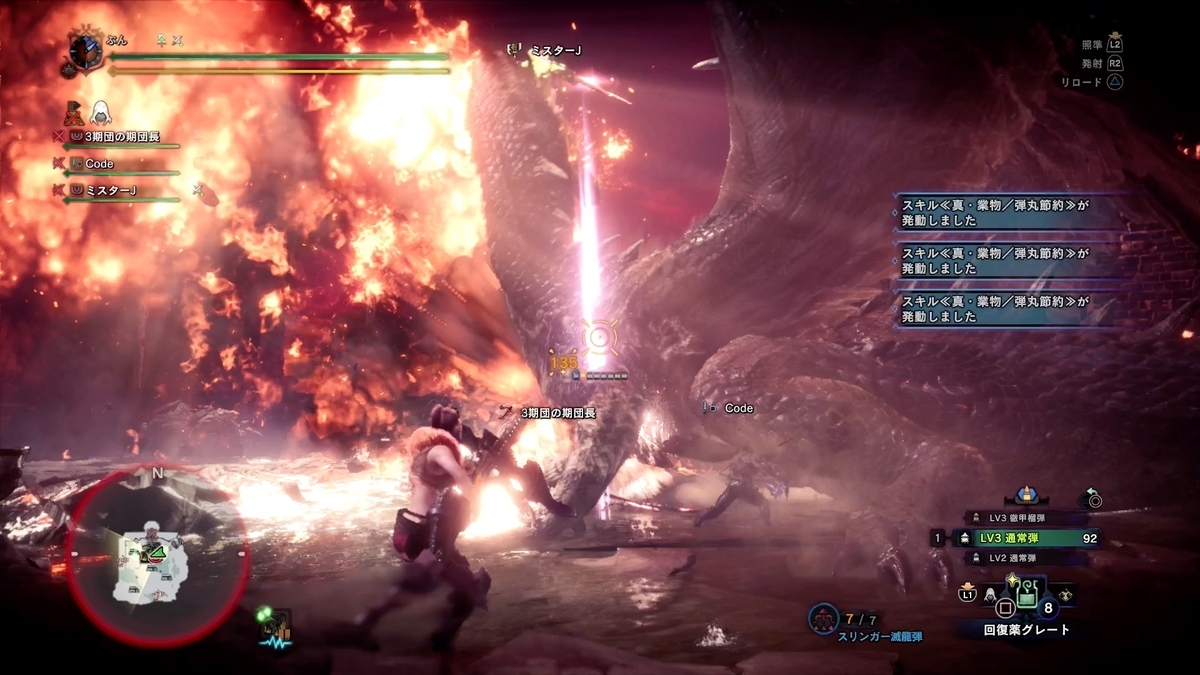Select party member Code in list
Image resolution: width=1200 pixels, height=675 pixels.
coord(98,164)
